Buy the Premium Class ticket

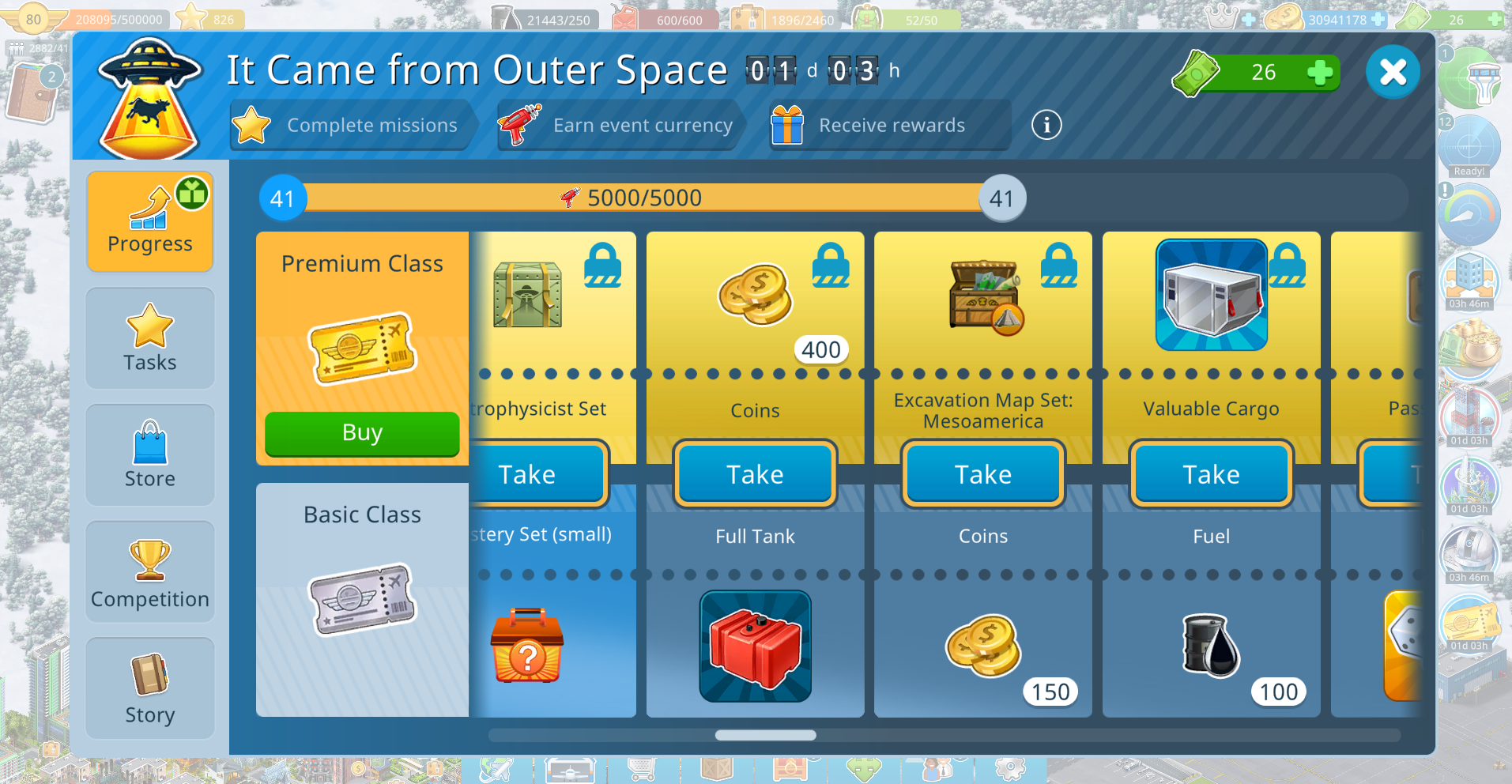[x=362, y=433]
